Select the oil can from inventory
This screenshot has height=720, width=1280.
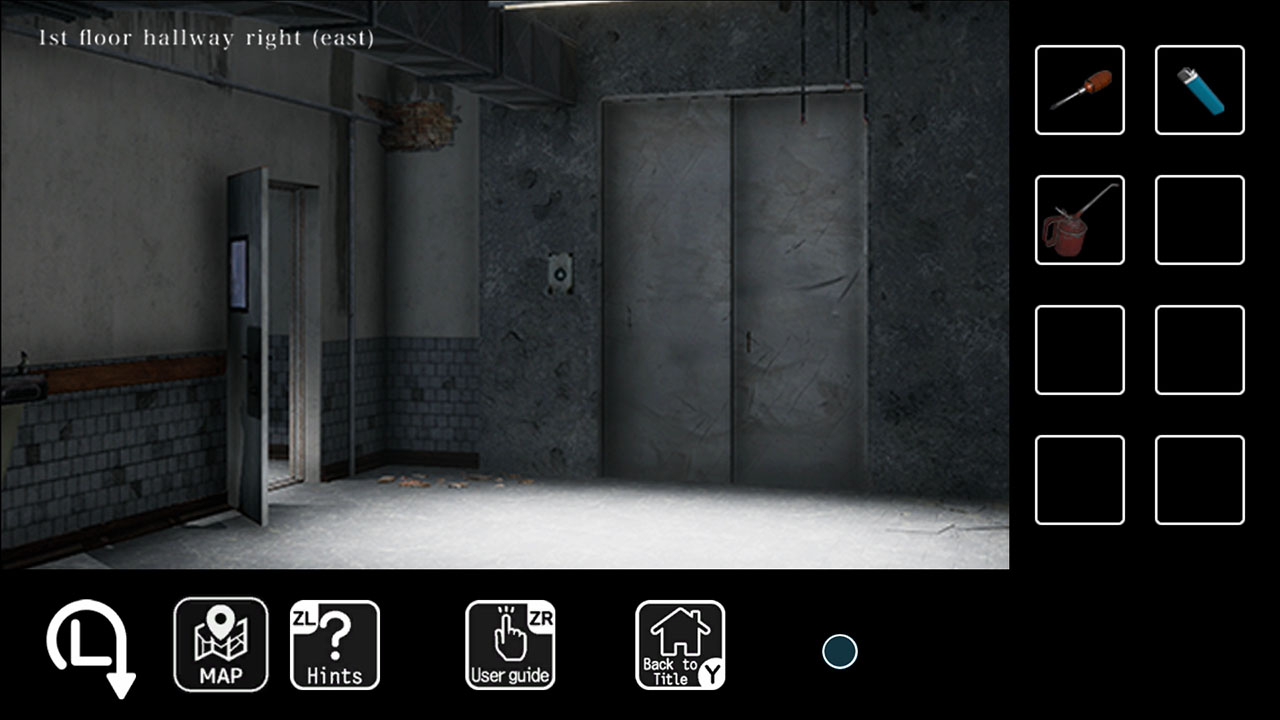coord(1080,220)
